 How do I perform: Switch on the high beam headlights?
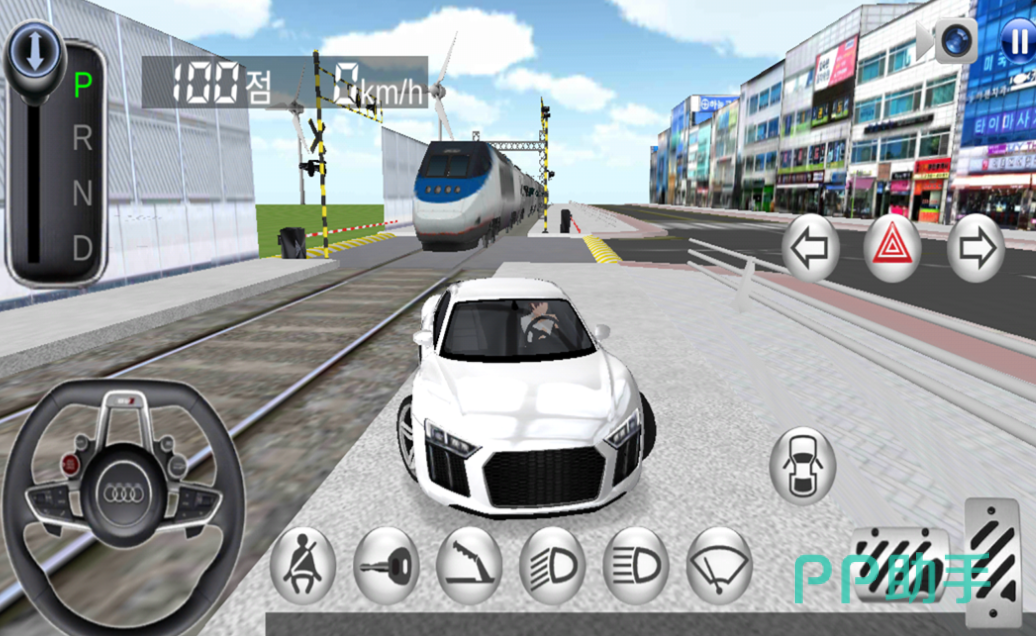tap(635, 566)
